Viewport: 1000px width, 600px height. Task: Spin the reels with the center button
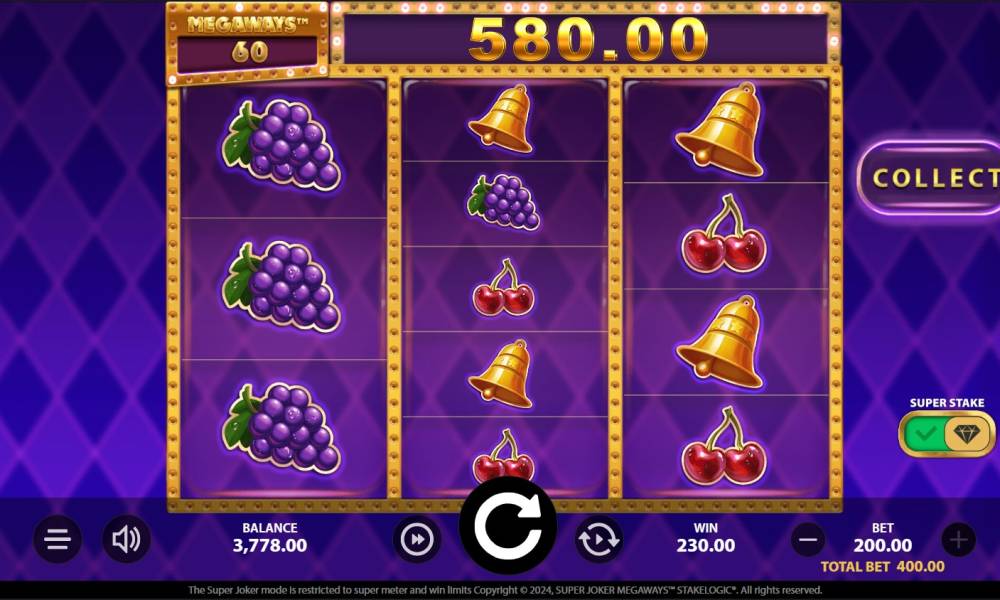pos(507,524)
